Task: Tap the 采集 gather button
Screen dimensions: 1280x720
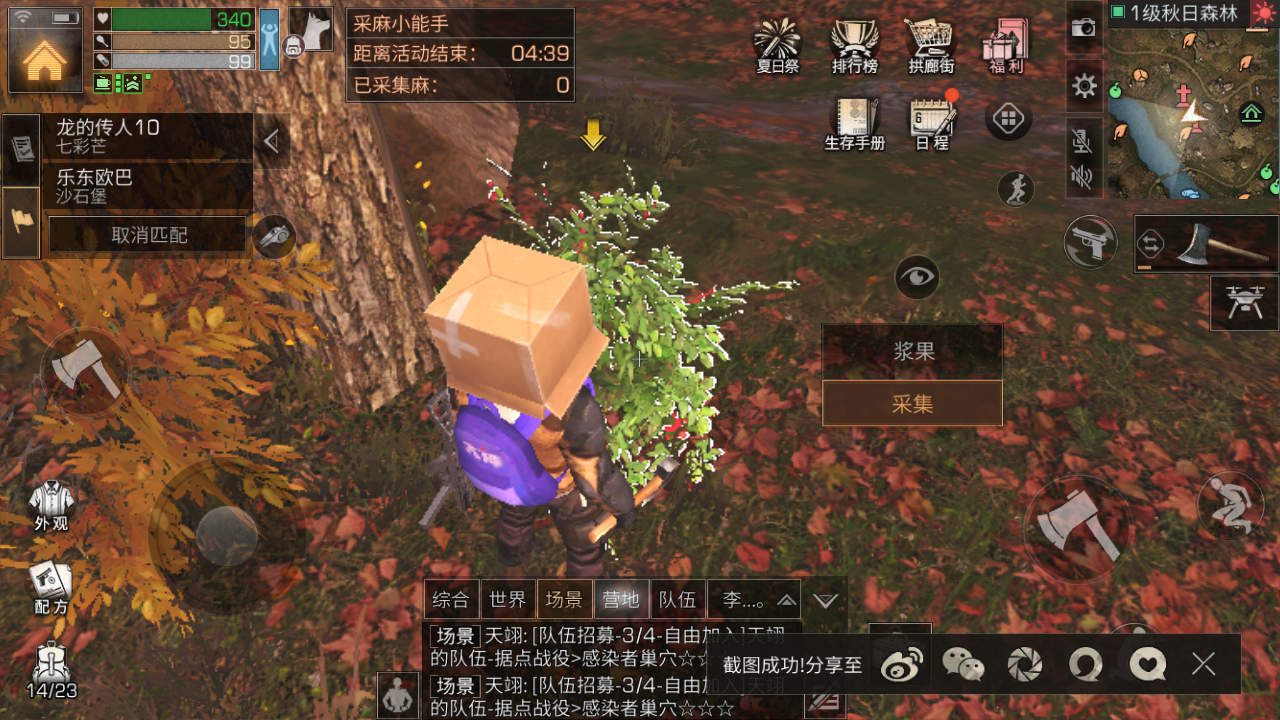Action: [x=912, y=404]
